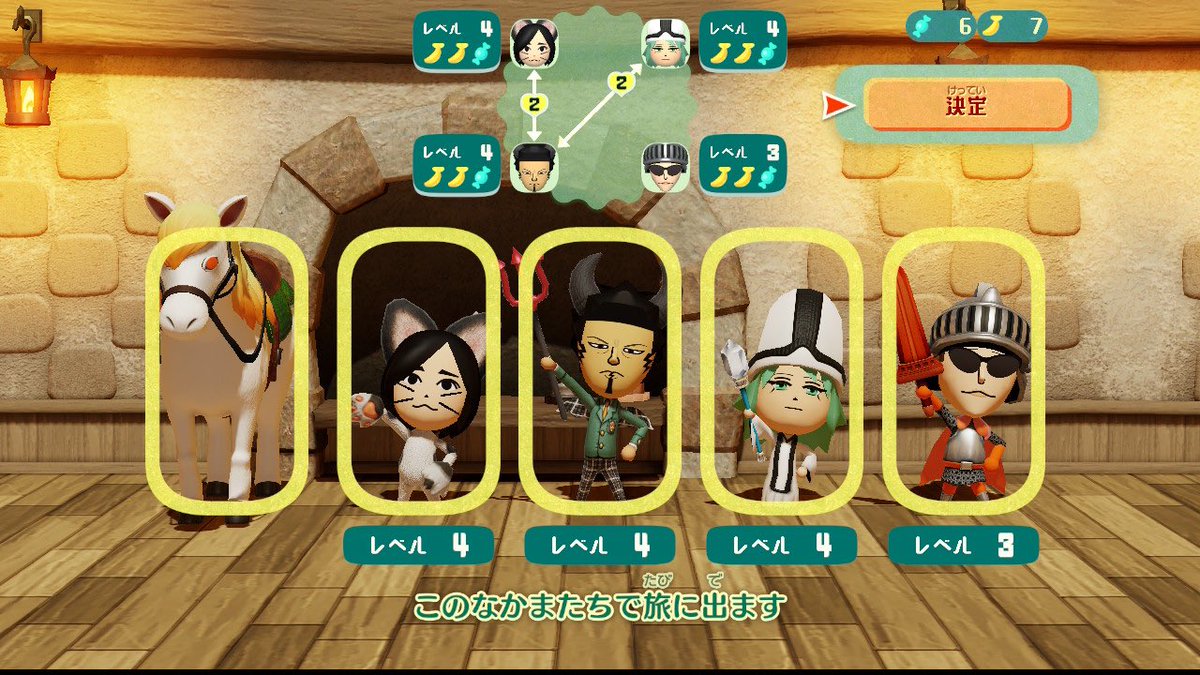Image resolution: width=1200 pixels, height=675 pixels.
Task: Click the green-haired Mii portrait in relationship chart
Action: coord(664,43)
